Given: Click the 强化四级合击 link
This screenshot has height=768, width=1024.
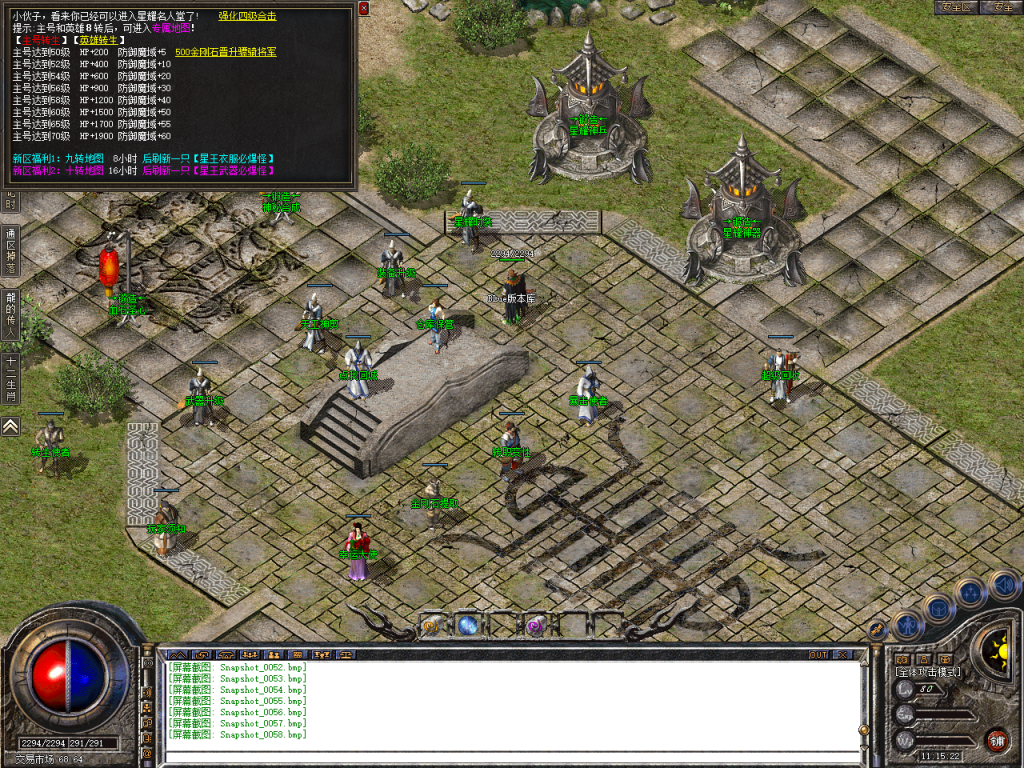Looking at the screenshot, I should click(x=249, y=16).
